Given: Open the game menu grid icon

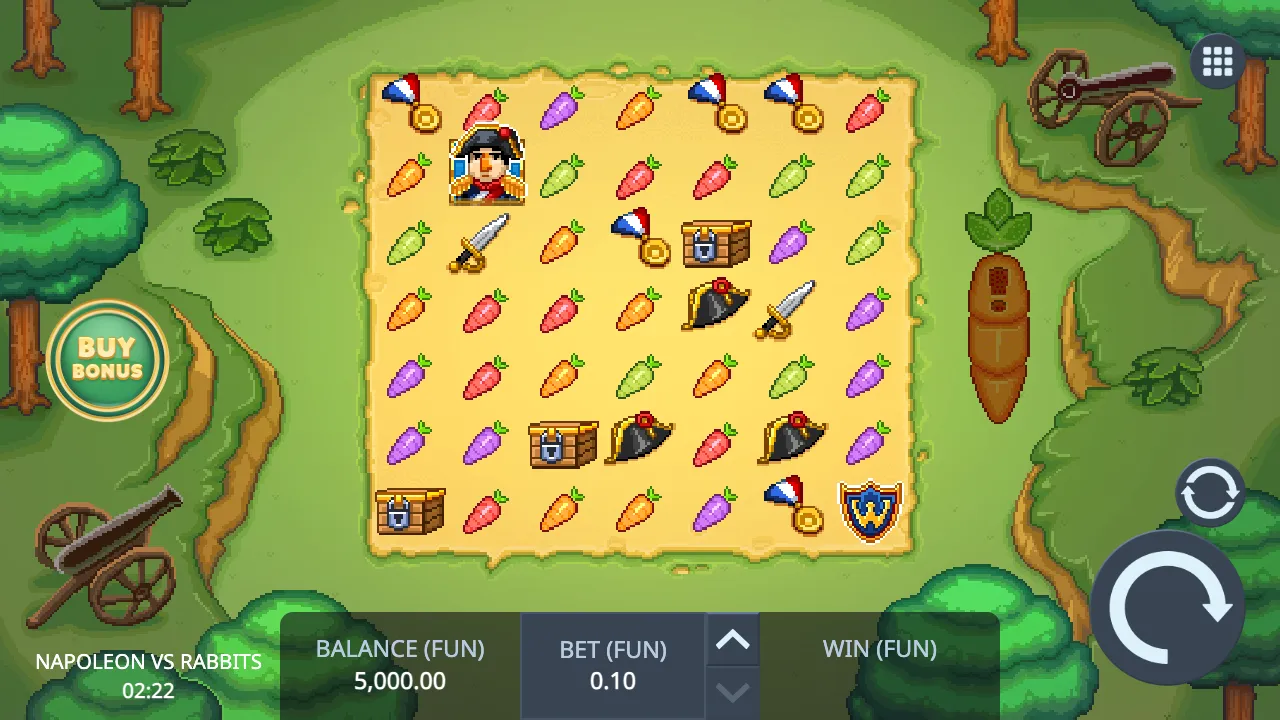Looking at the screenshot, I should 1217,61.
